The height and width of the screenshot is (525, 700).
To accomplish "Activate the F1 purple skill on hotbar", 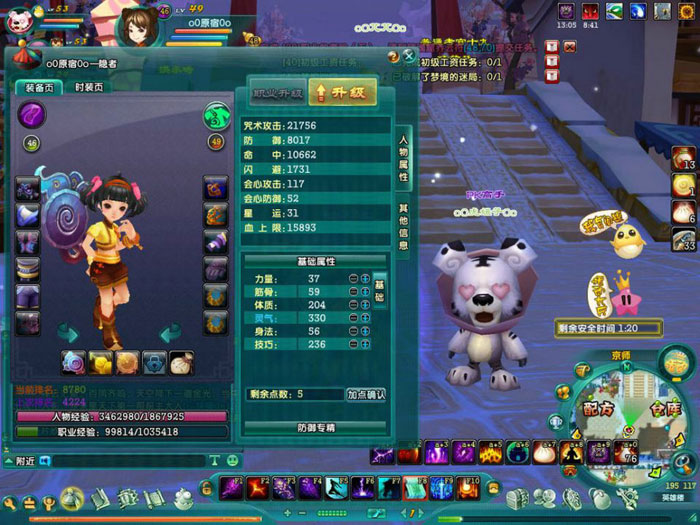I will tap(232, 488).
